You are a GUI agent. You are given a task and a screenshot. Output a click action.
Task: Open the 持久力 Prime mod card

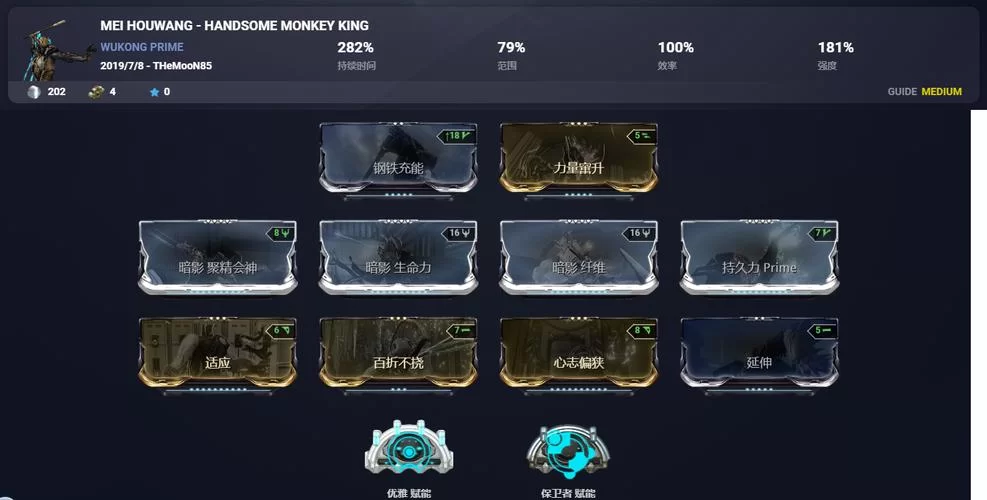point(759,258)
